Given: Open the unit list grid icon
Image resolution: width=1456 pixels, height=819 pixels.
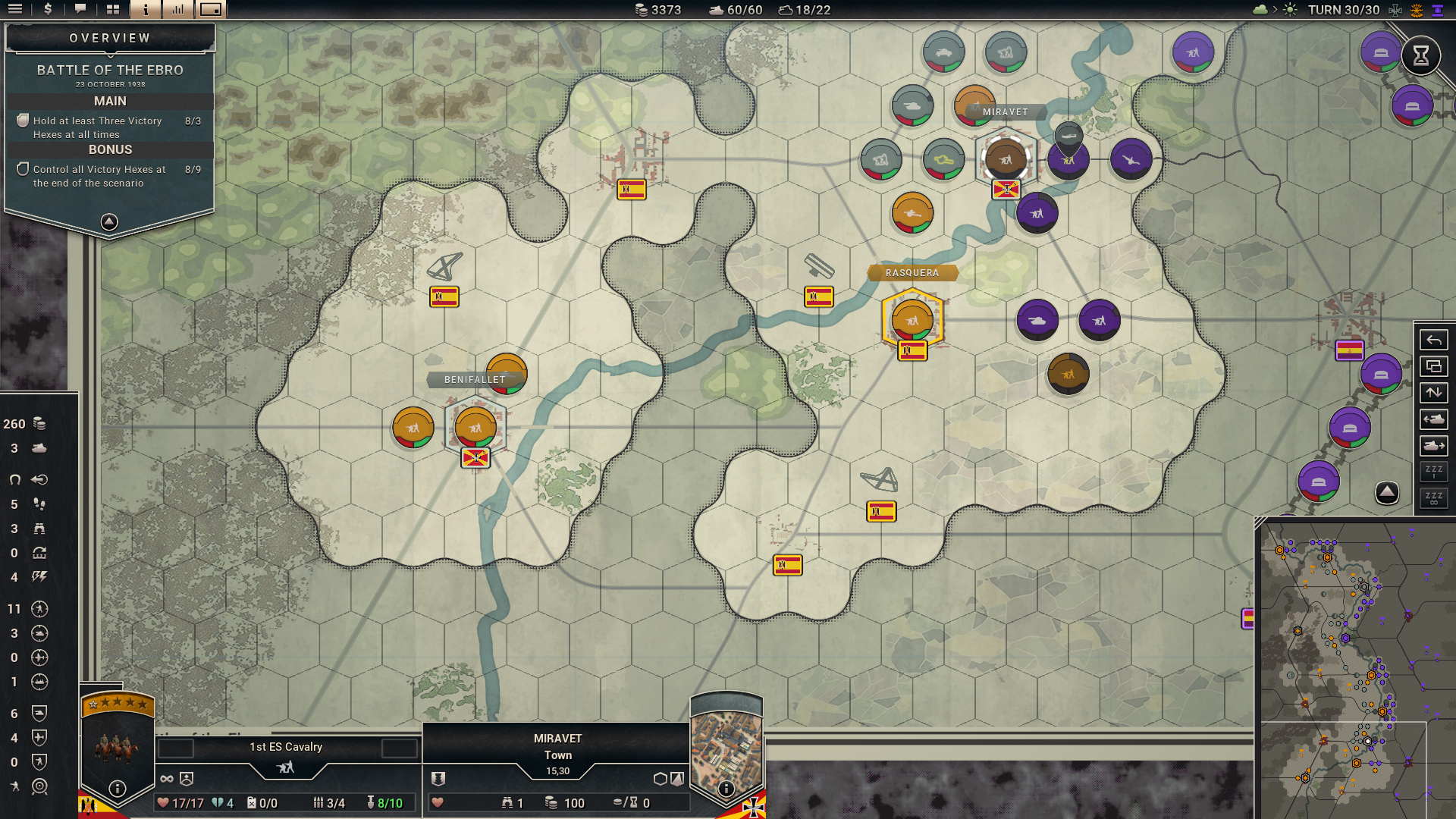Looking at the screenshot, I should pyautogui.click(x=113, y=10).
